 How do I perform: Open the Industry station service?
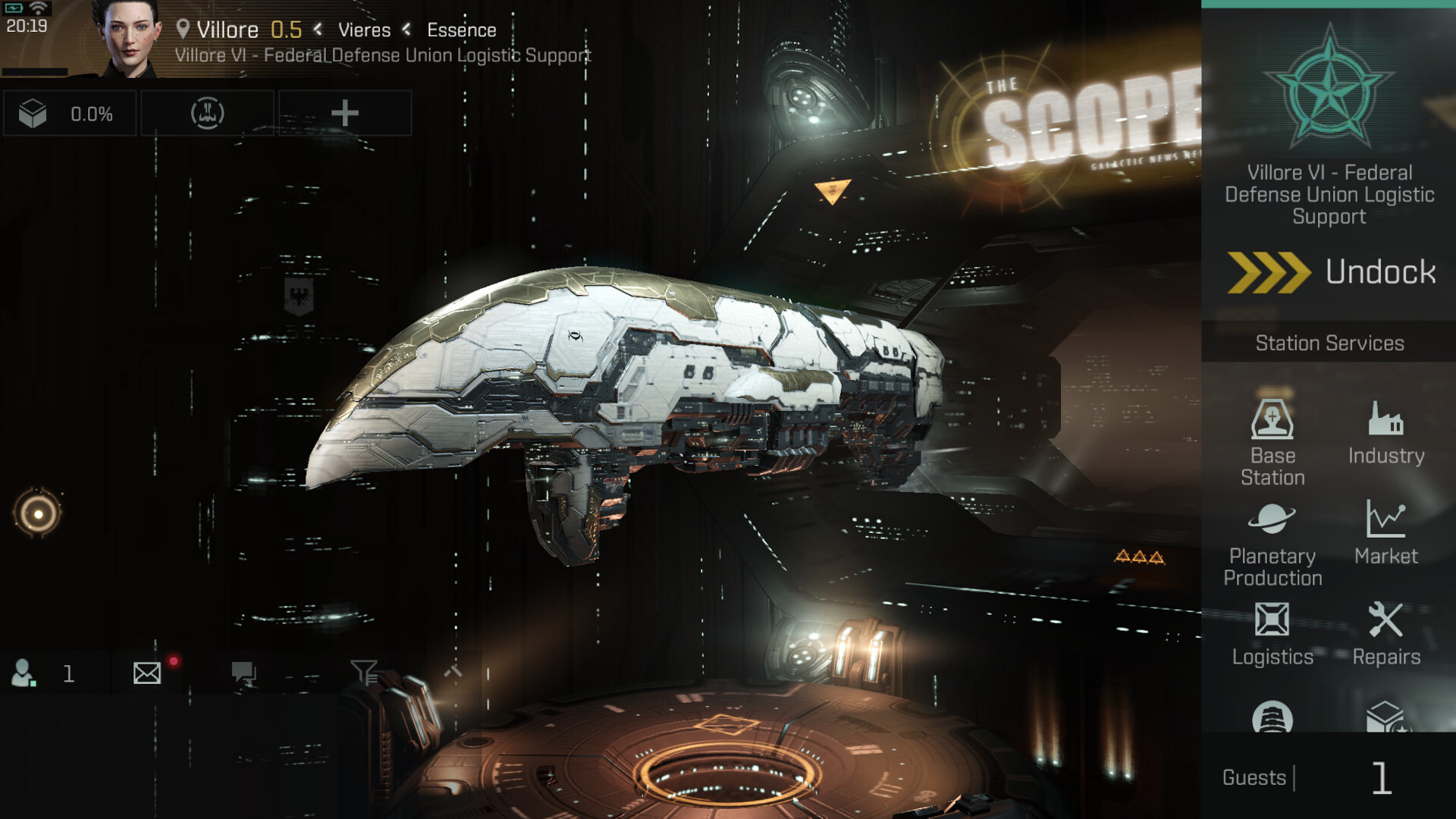1386,432
